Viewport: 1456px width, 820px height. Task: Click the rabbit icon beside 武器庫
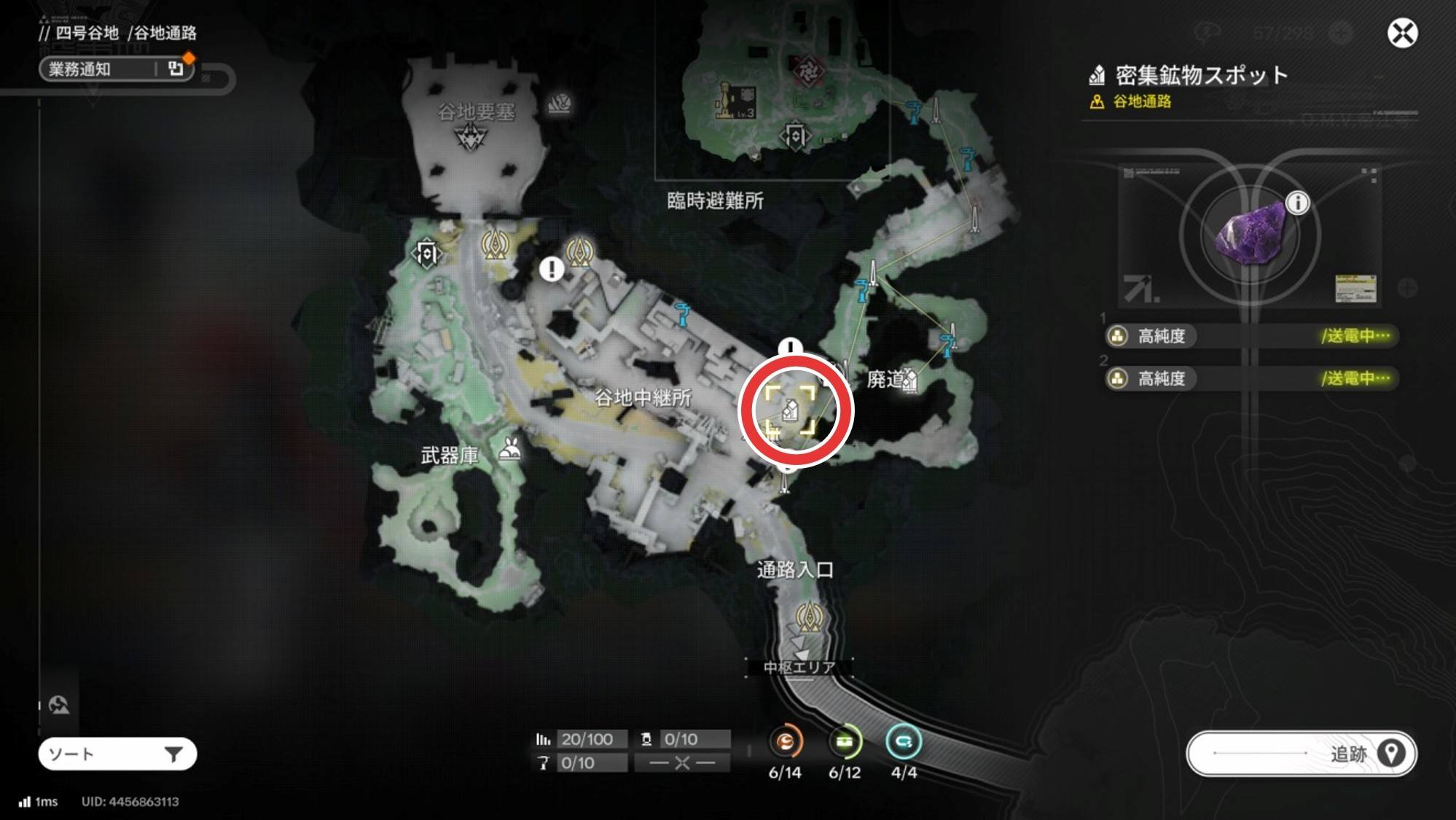(x=509, y=451)
